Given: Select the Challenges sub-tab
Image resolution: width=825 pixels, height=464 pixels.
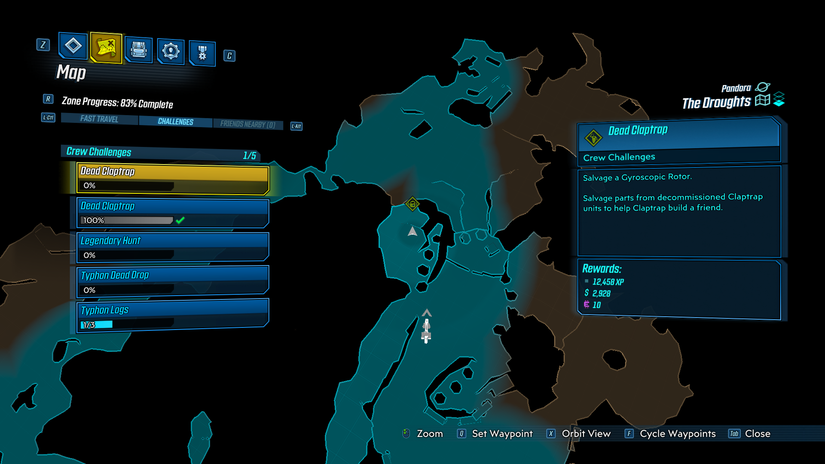Looking at the screenshot, I should point(175,122).
